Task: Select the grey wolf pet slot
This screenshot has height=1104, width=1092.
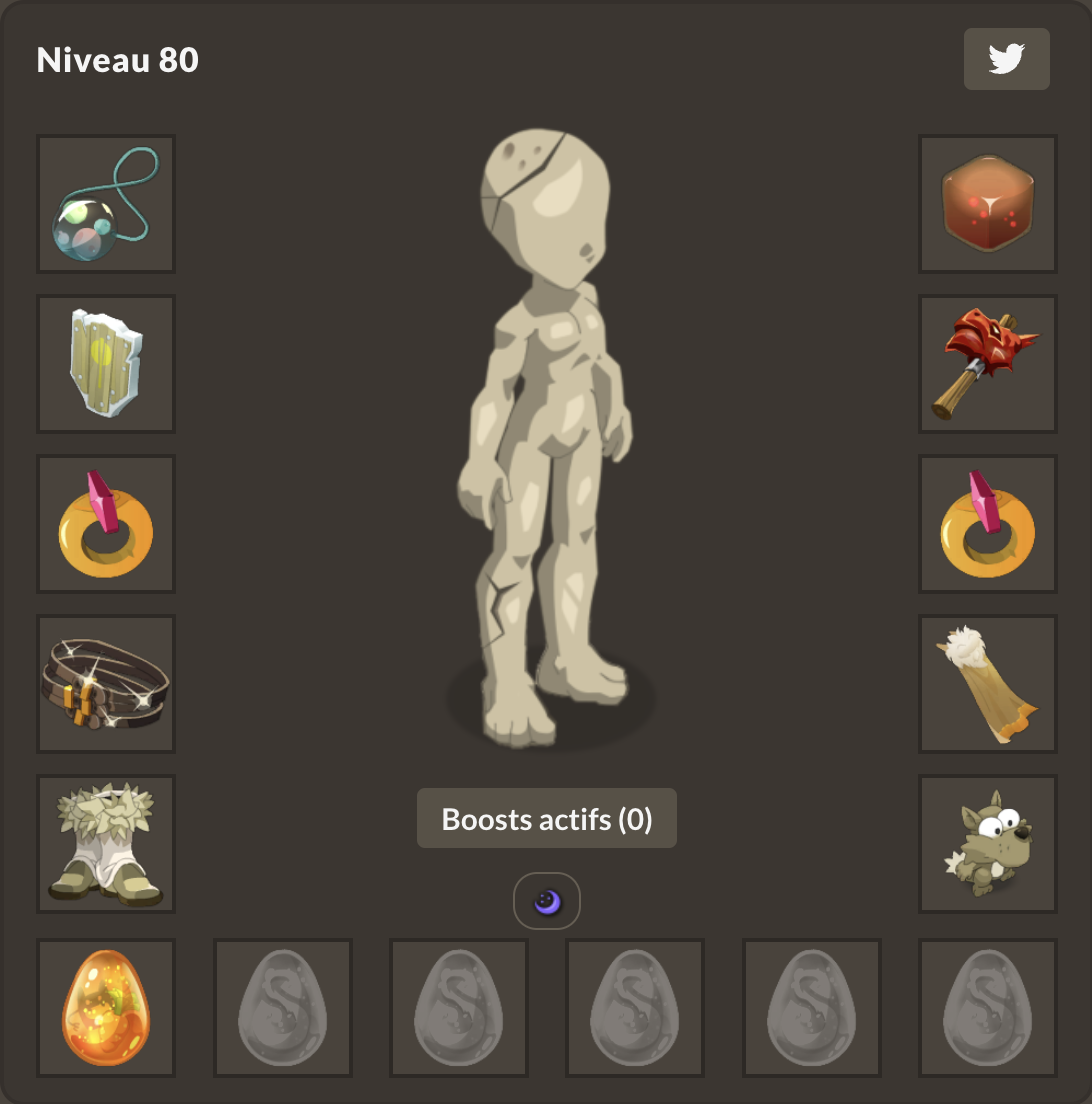Action: point(988,844)
